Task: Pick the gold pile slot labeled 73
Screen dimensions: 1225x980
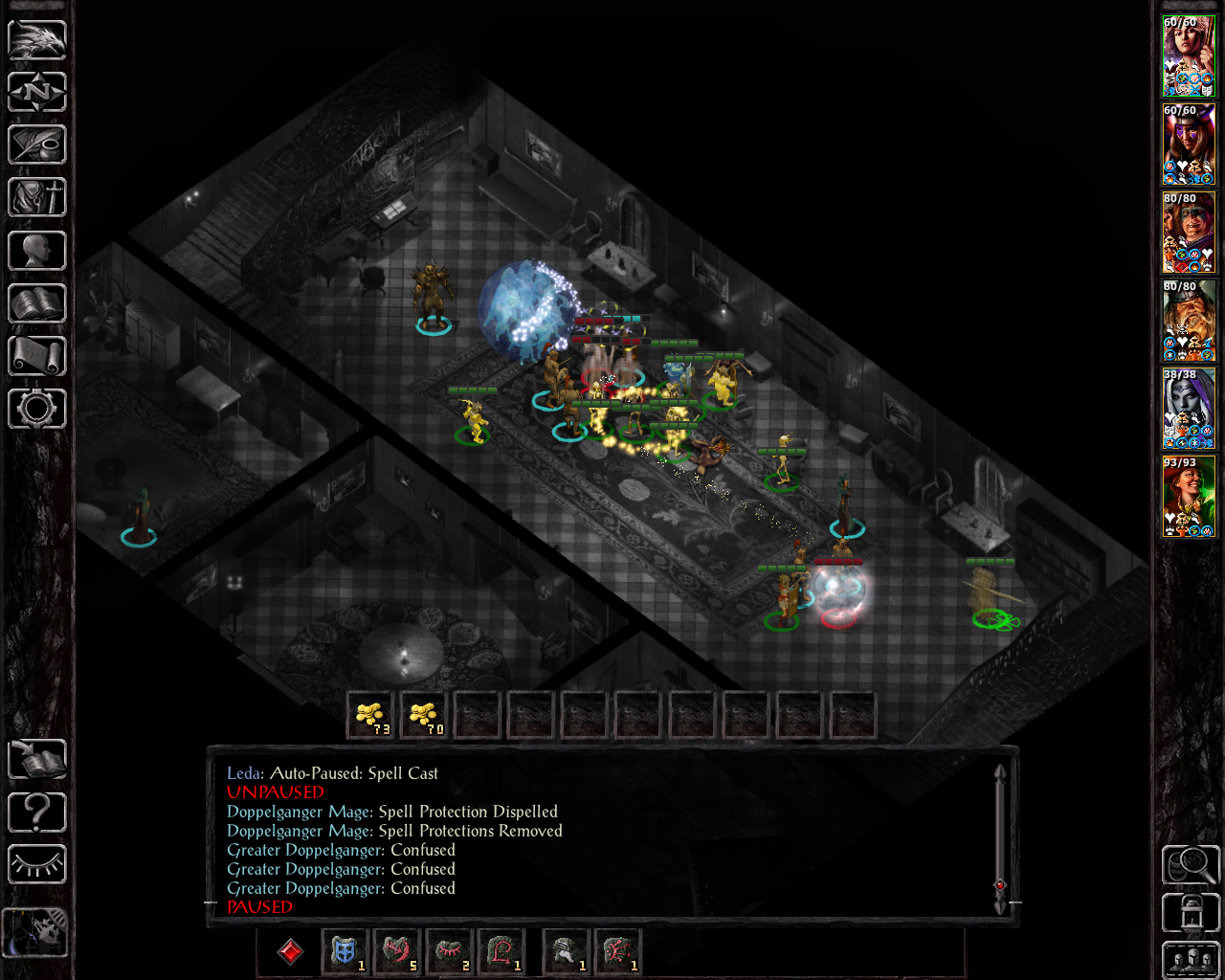Action: 370,715
